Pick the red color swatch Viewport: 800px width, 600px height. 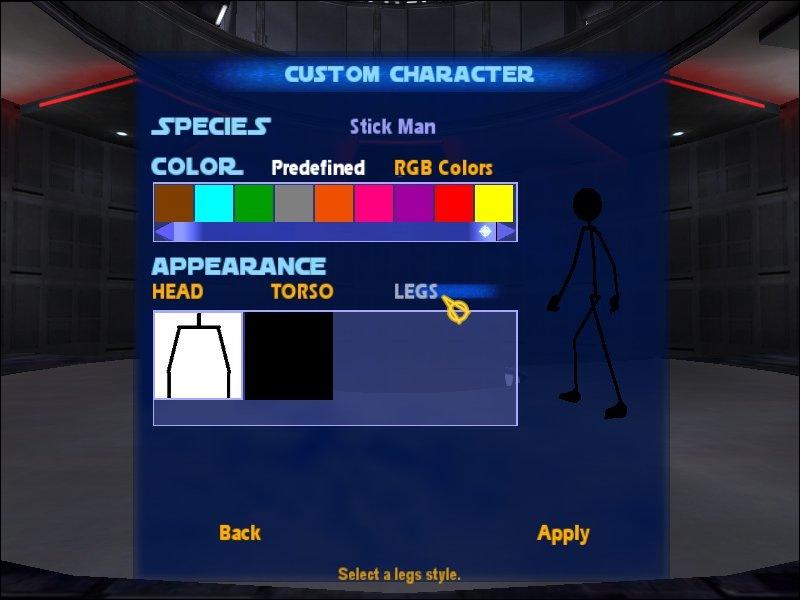tap(454, 203)
